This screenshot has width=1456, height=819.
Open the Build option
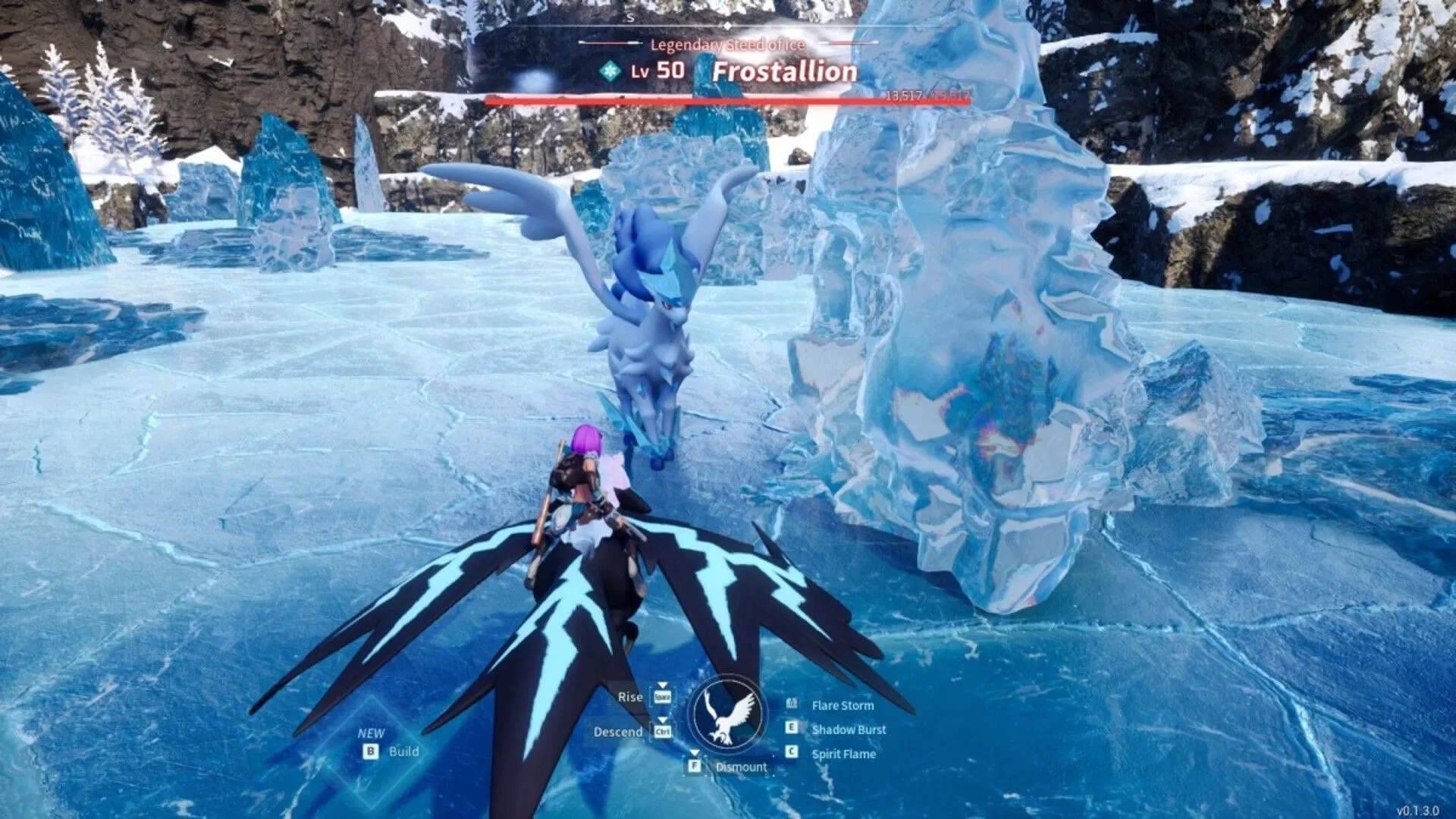pos(403,752)
